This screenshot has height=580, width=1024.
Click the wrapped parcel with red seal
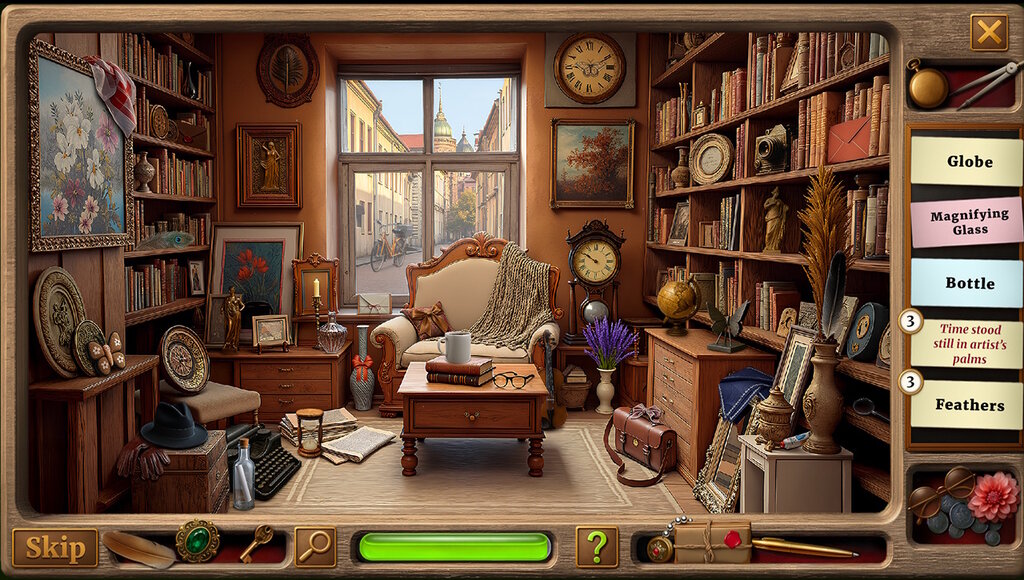[712, 543]
